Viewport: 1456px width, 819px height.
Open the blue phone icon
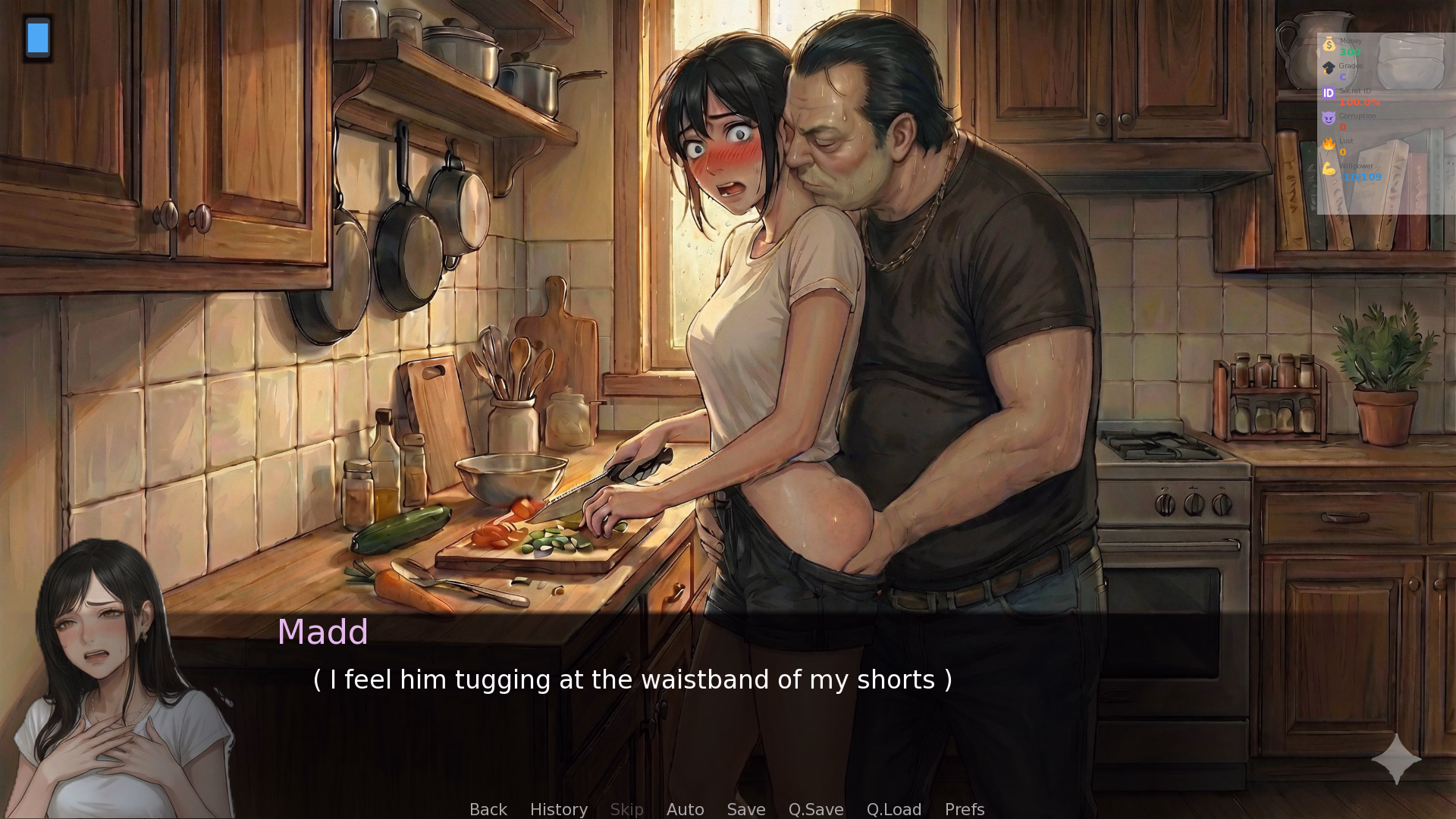coord(38,38)
